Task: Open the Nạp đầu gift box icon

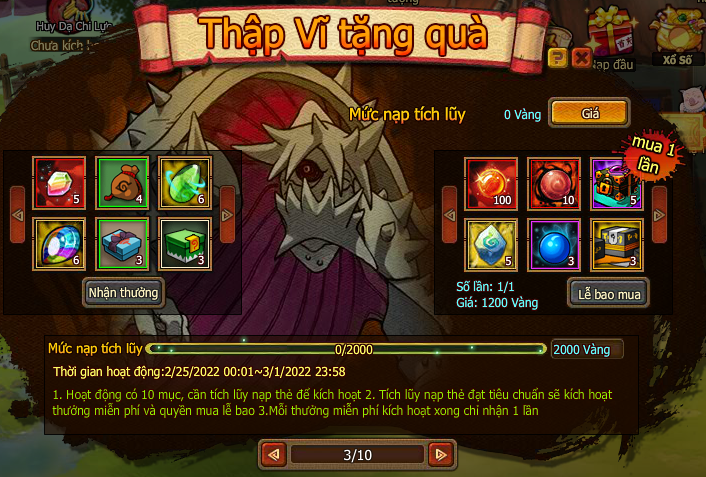Action: 613,38
